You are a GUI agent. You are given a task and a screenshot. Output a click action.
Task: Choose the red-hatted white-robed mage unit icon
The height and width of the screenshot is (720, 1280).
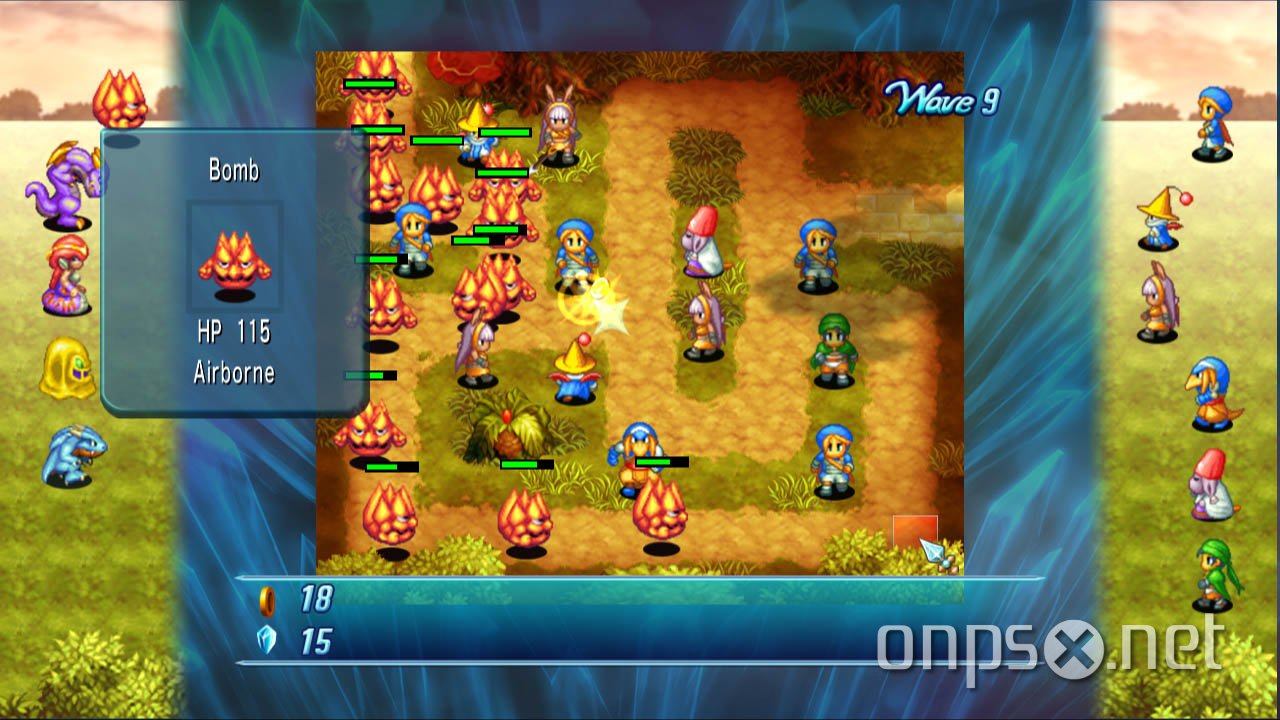tap(1212, 484)
